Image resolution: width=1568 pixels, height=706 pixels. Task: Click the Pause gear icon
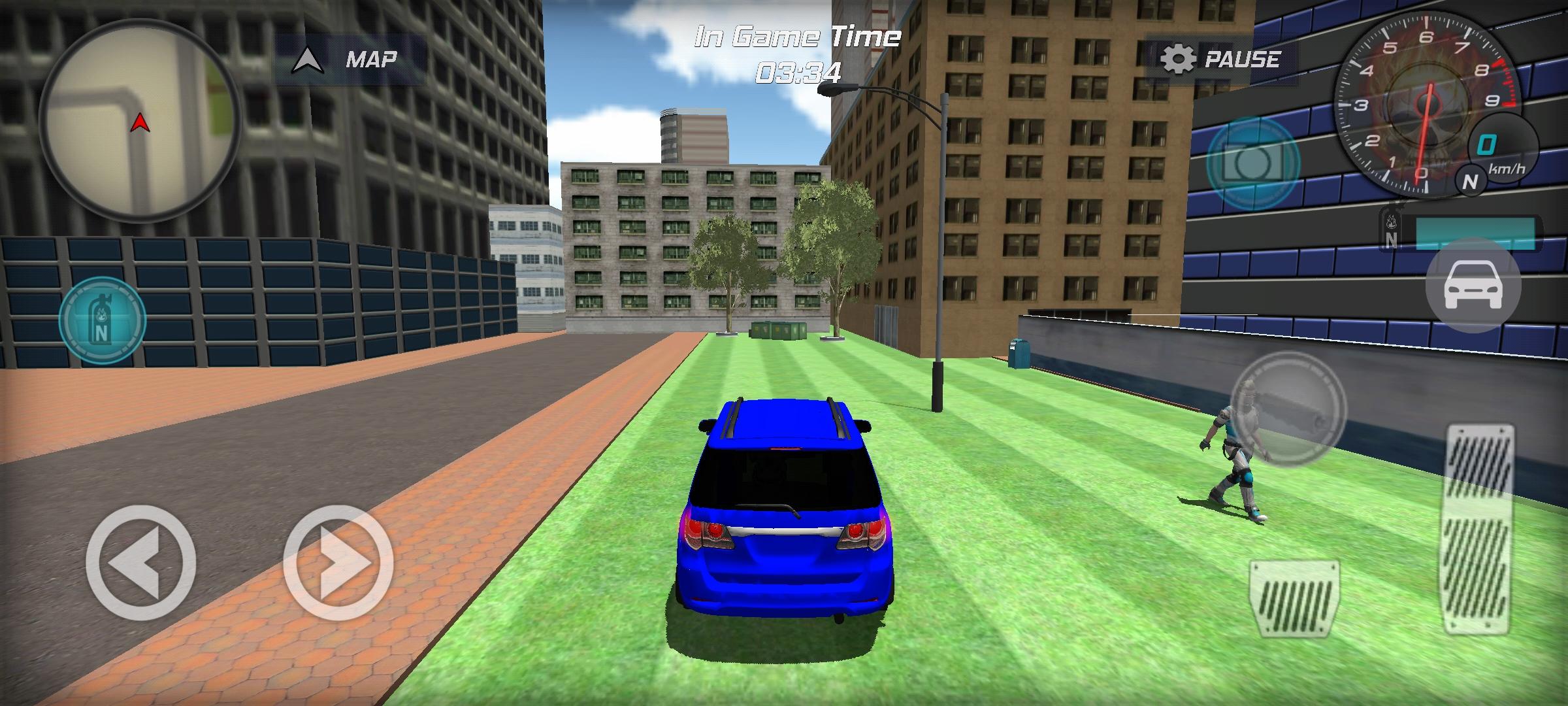[1180, 59]
